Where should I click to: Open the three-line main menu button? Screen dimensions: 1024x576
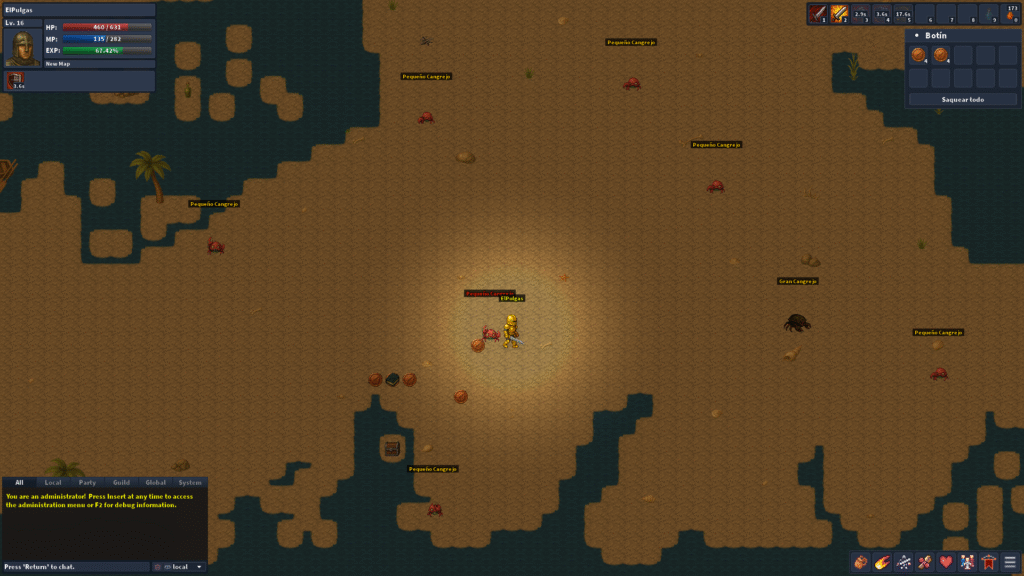(x=1011, y=562)
